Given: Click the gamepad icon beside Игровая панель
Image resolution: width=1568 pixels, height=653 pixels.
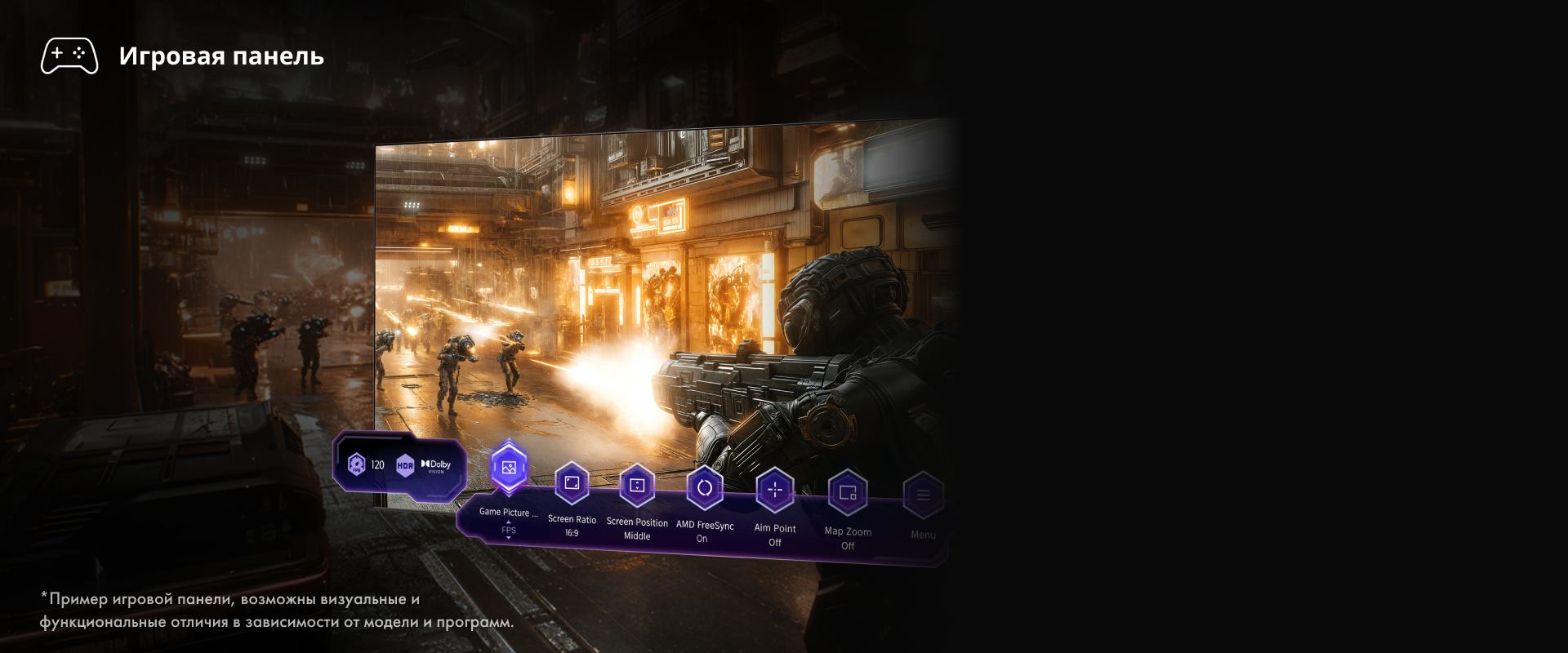Looking at the screenshot, I should pos(69,56).
